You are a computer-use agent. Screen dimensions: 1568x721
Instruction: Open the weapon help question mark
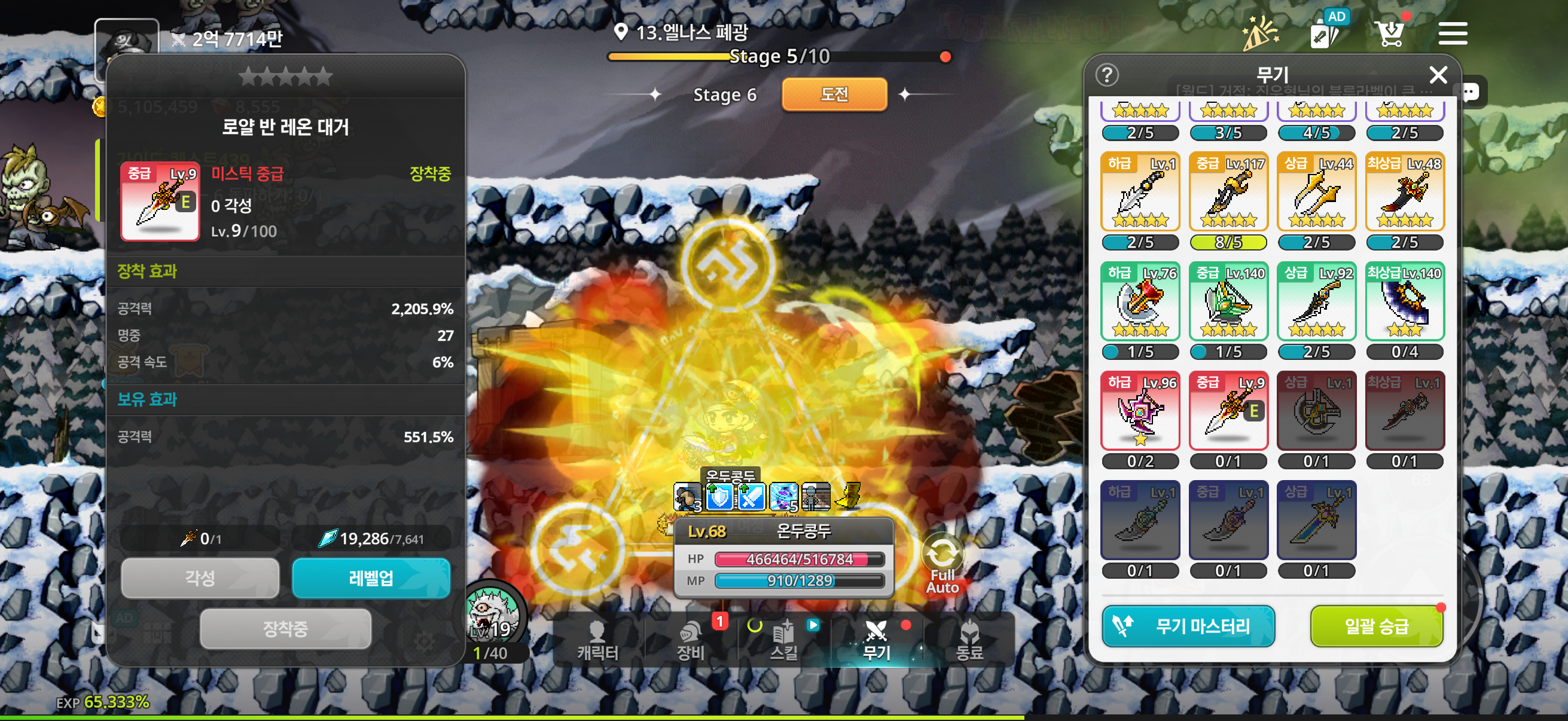[x=1106, y=75]
